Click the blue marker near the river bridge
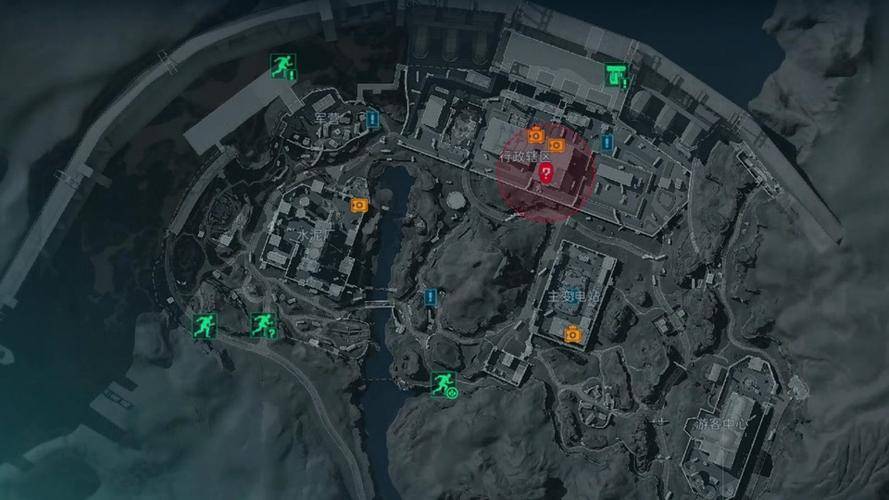This screenshot has width=889, height=500. (x=432, y=297)
